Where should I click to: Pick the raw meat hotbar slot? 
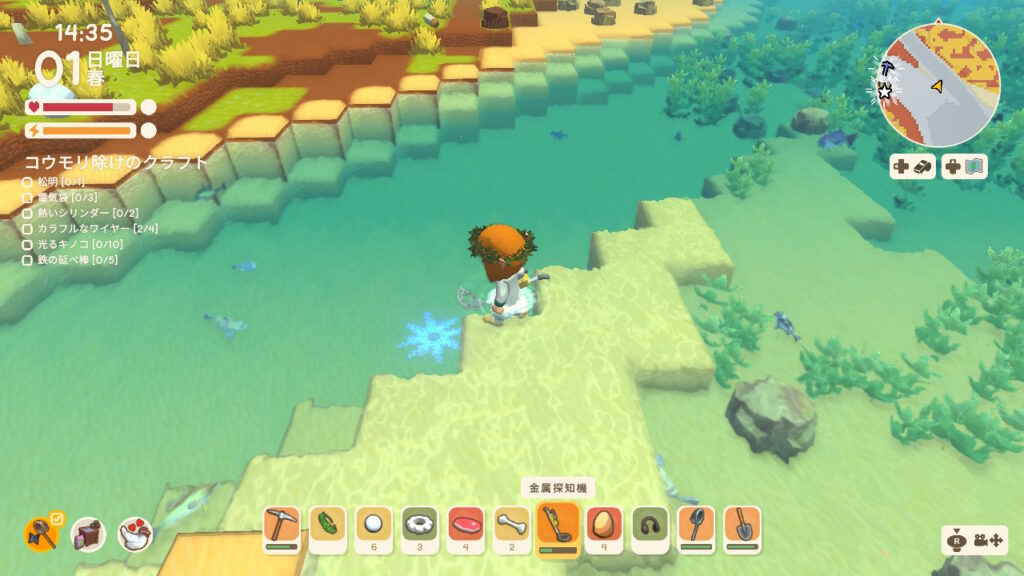[466, 527]
